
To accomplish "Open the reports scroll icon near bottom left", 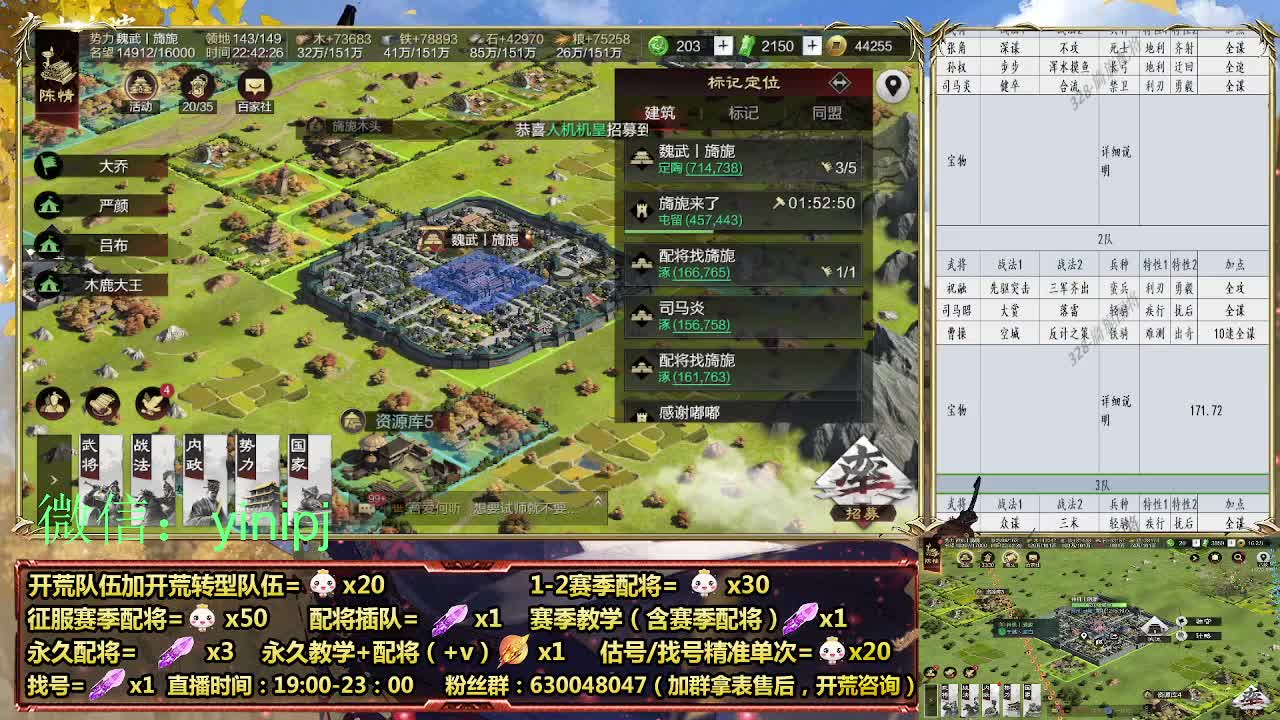I will 100,405.
